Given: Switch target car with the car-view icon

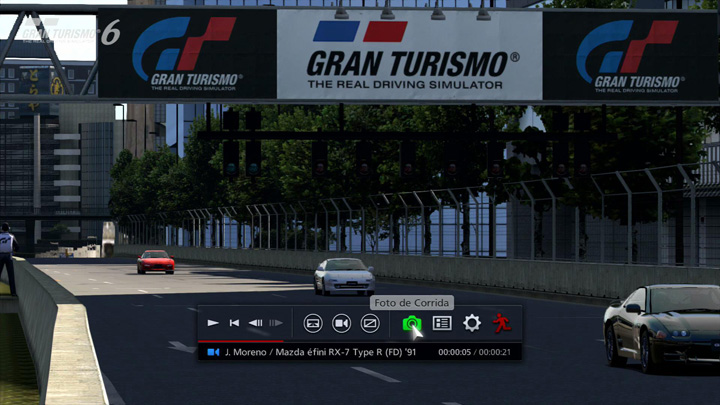Looking at the screenshot, I should [x=313, y=323].
